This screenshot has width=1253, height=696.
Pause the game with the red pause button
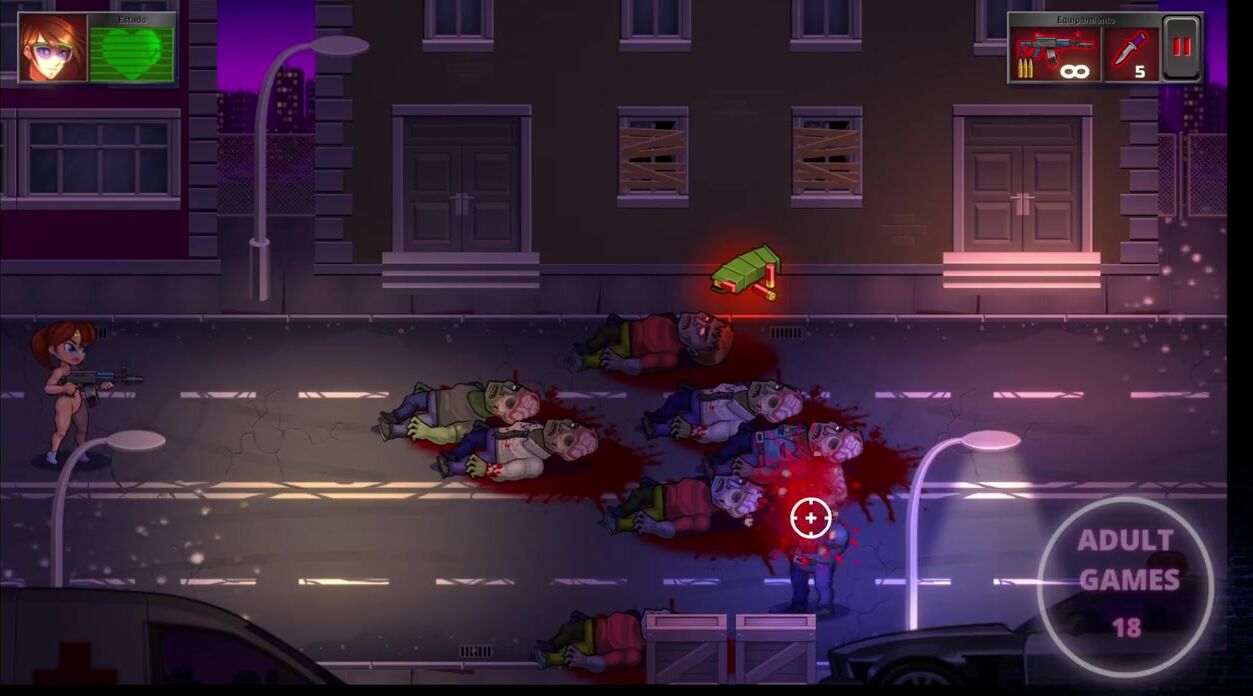pos(1182,48)
